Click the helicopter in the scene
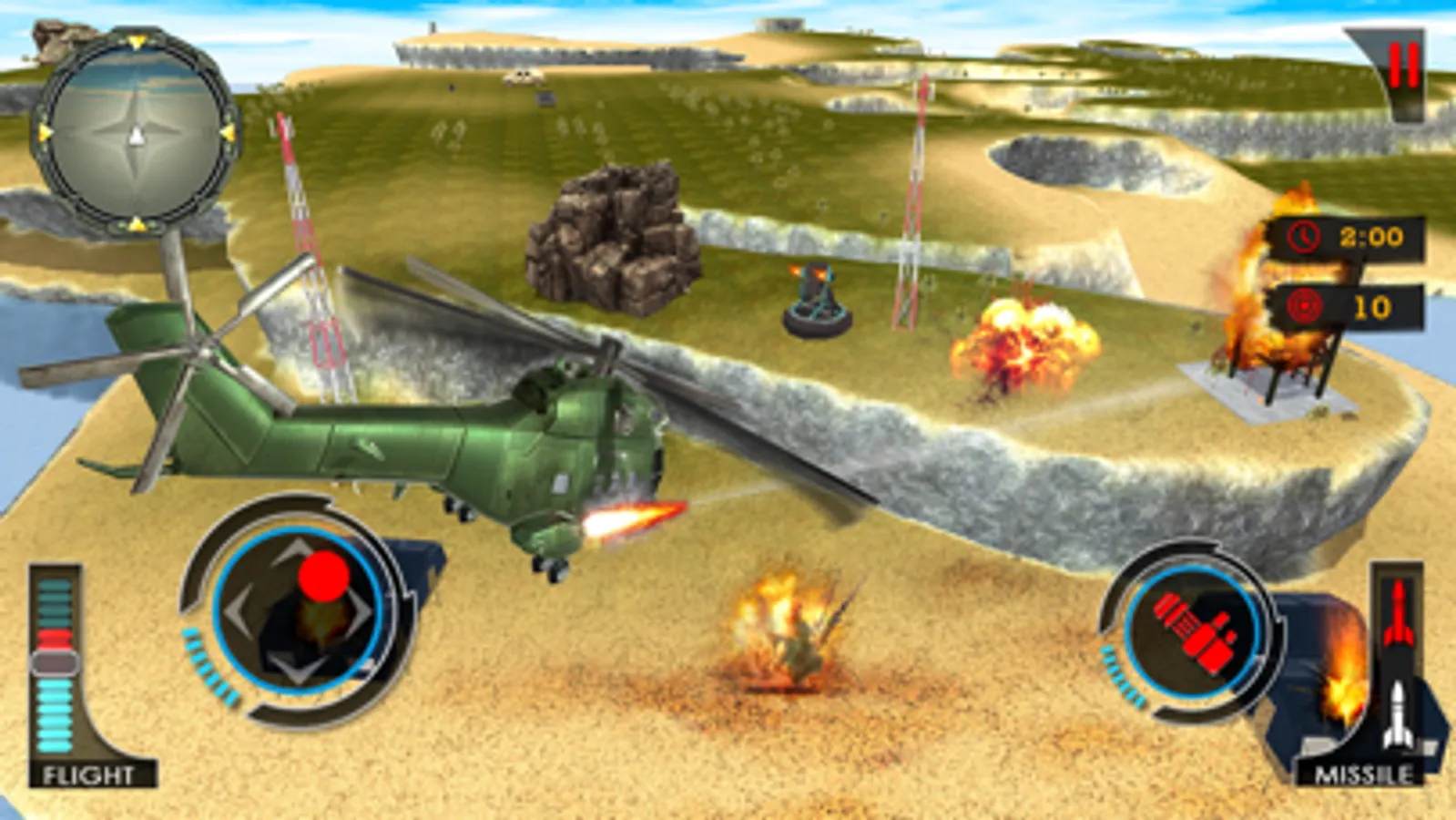This screenshot has height=820, width=1456. (501, 437)
